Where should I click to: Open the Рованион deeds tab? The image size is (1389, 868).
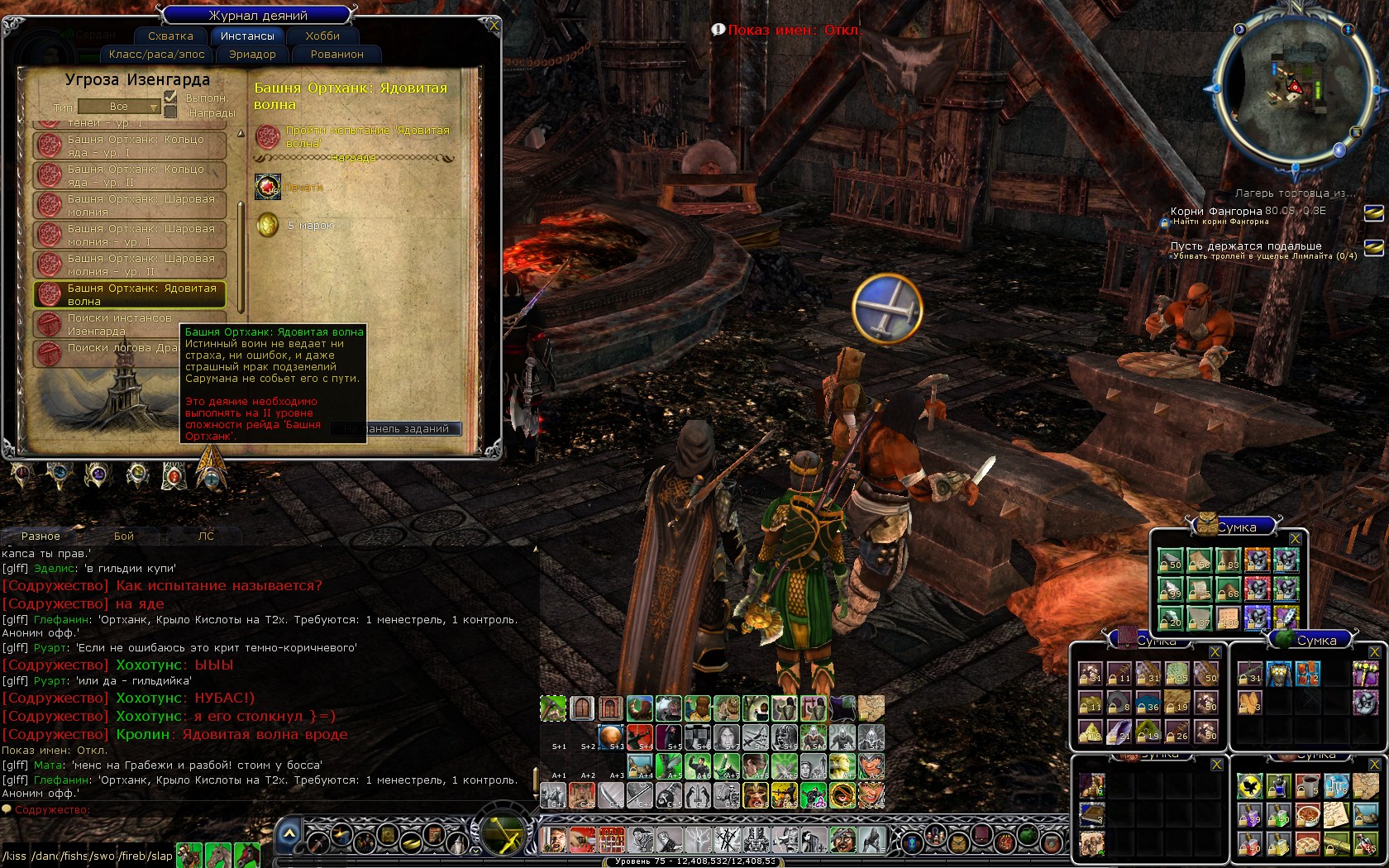click(x=337, y=55)
